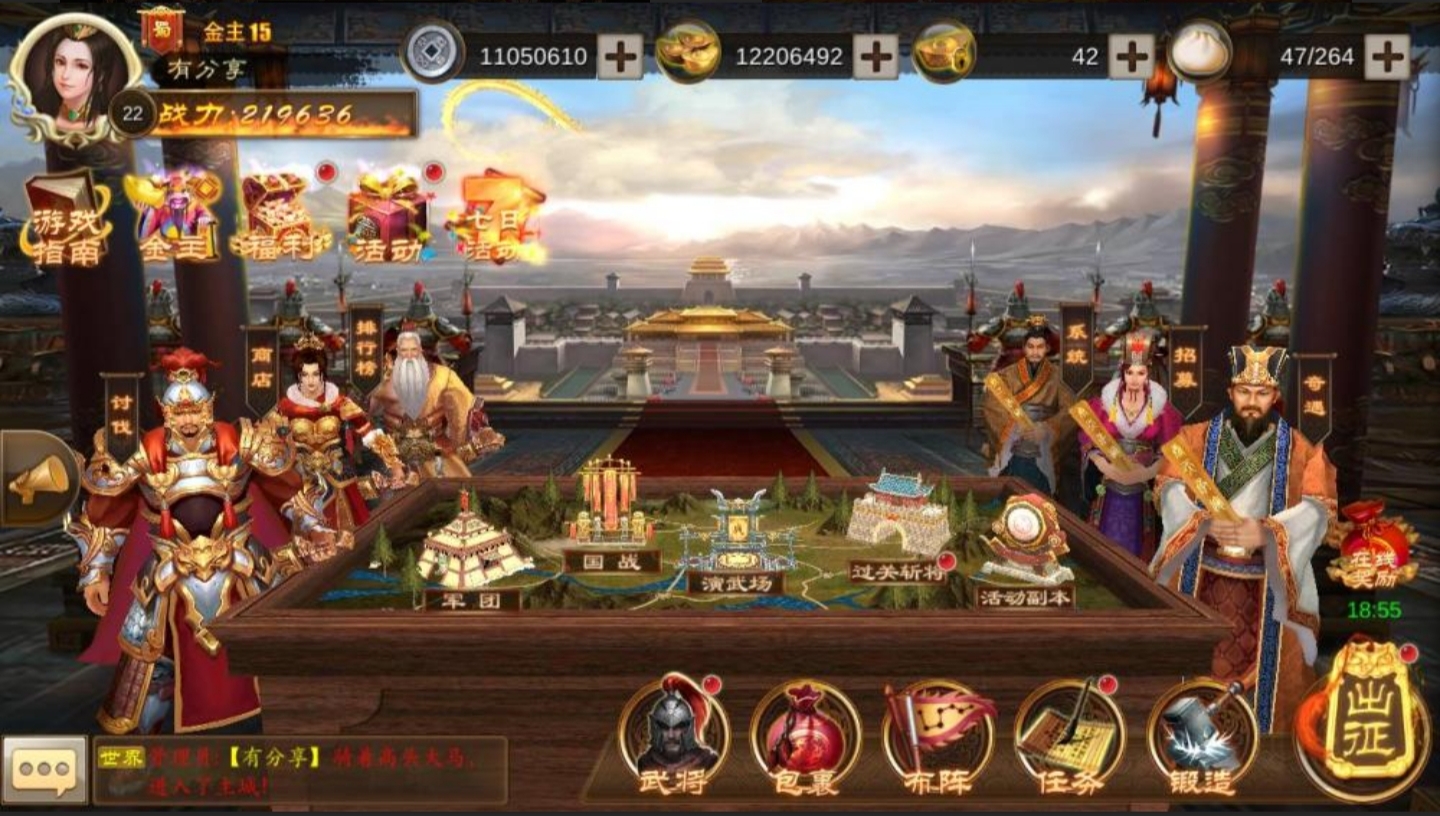The height and width of the screenshot is (816, 1440).
Task: Open the 武将 generals menu
Action: click(x=672, y=735)
